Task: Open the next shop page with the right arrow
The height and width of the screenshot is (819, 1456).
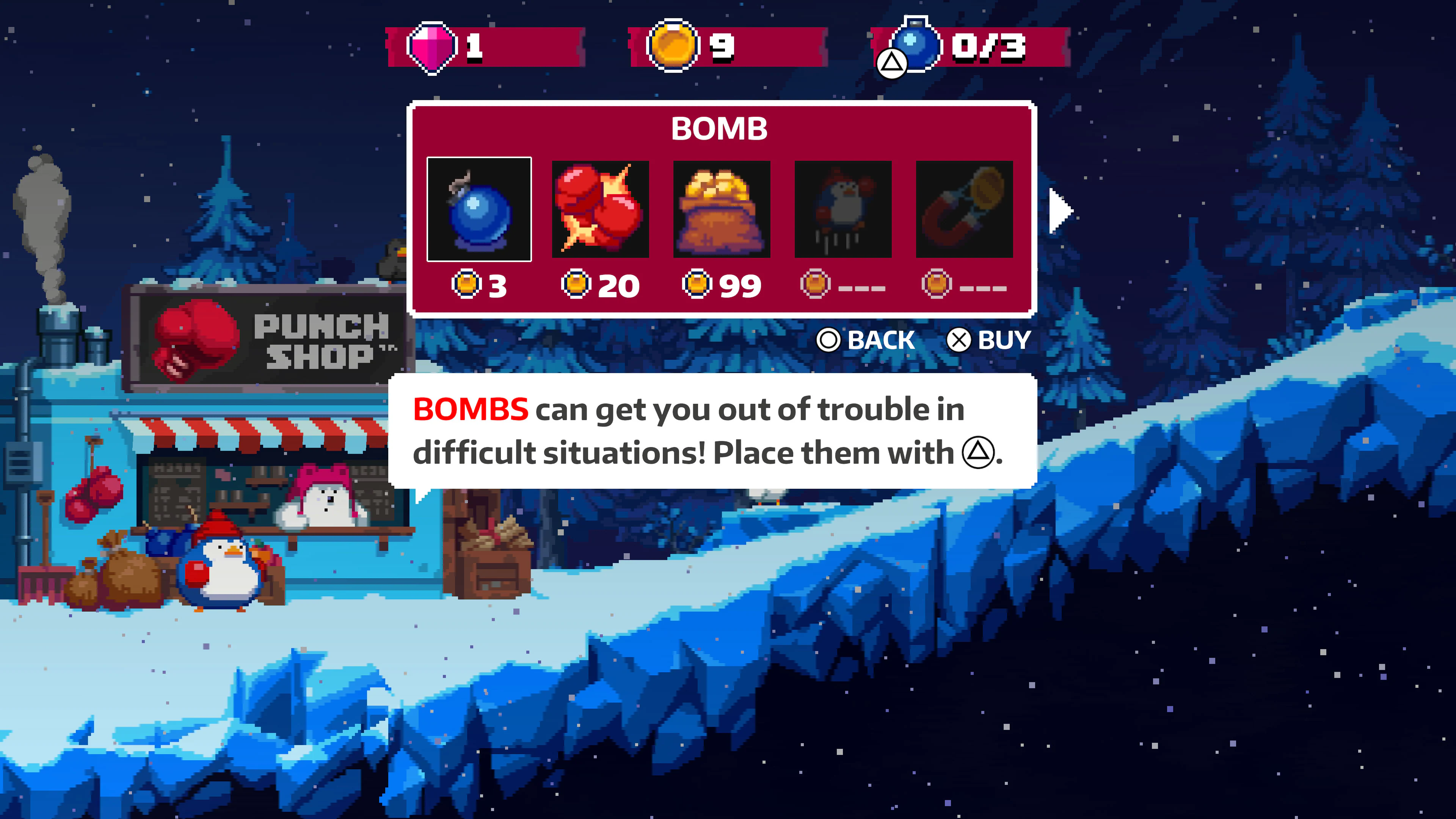Action: (1059, 212)
